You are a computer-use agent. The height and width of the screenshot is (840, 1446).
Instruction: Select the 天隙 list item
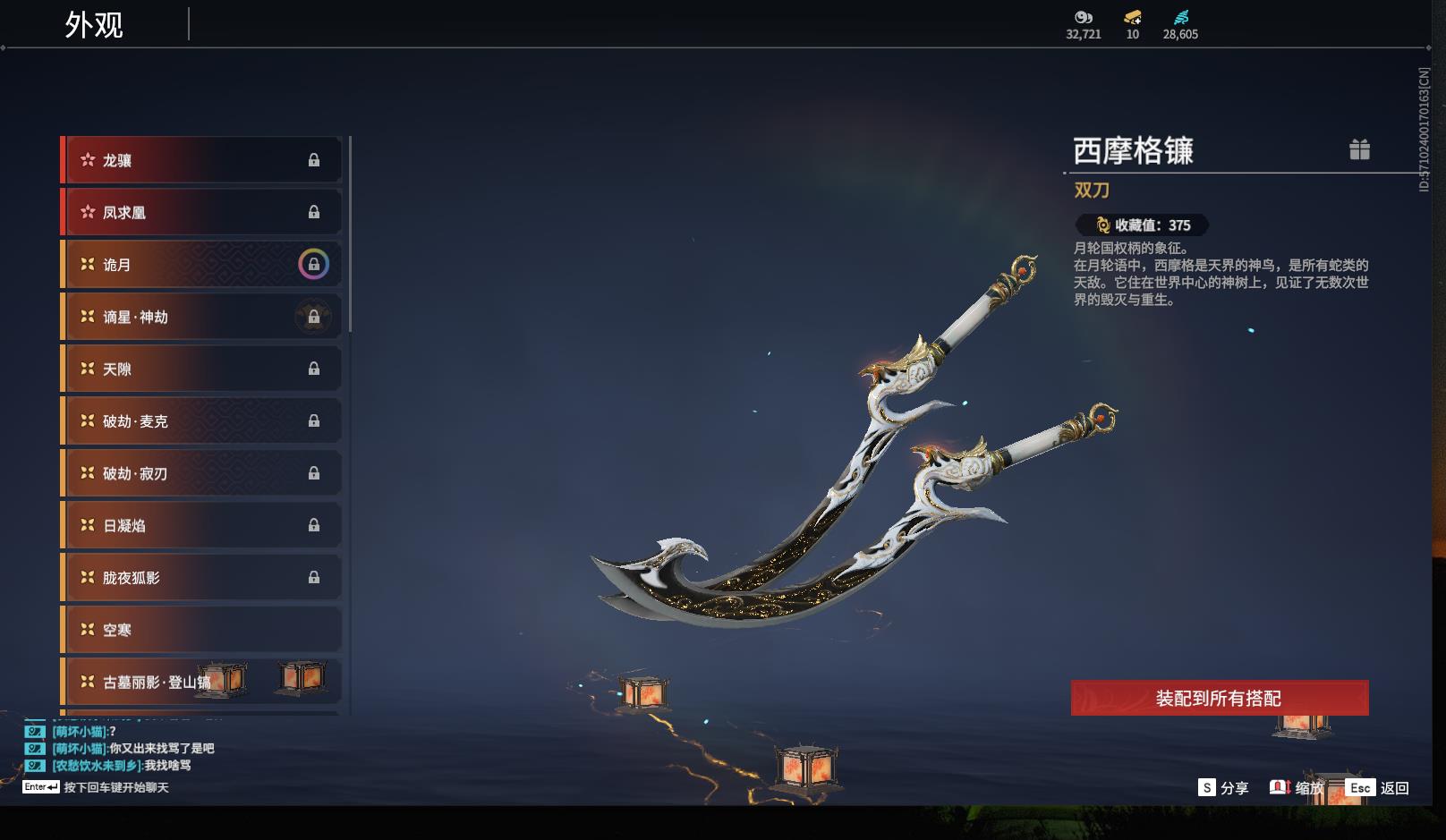pyautogui.click(x=201, y=369)
